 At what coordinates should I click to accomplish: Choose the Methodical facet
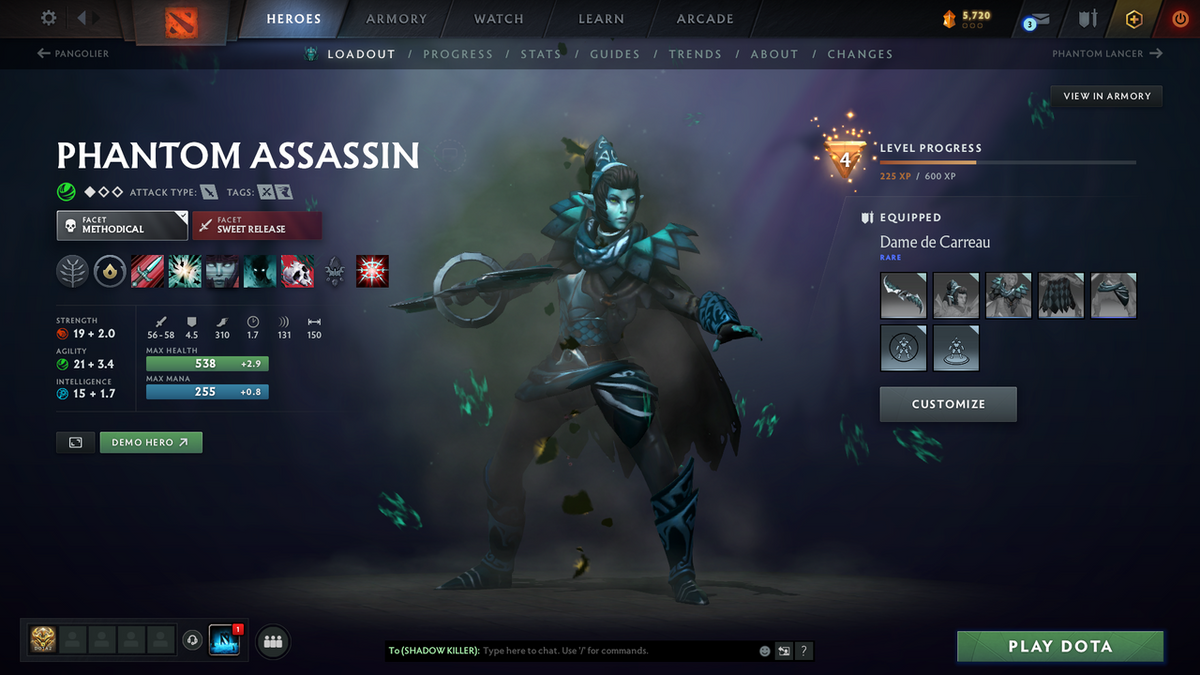pos(122,225)
